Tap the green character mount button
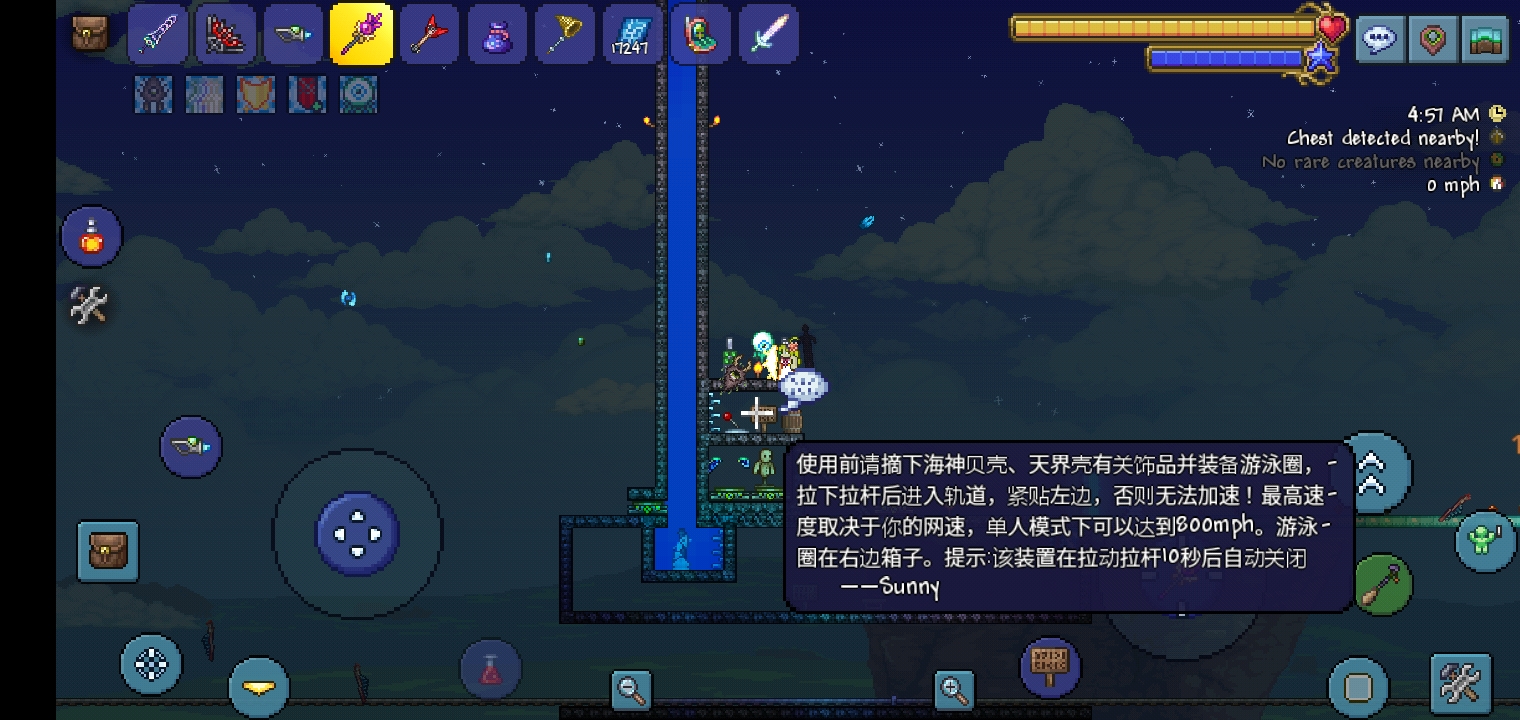The image size is (1520, 720). pos(1484,541)
